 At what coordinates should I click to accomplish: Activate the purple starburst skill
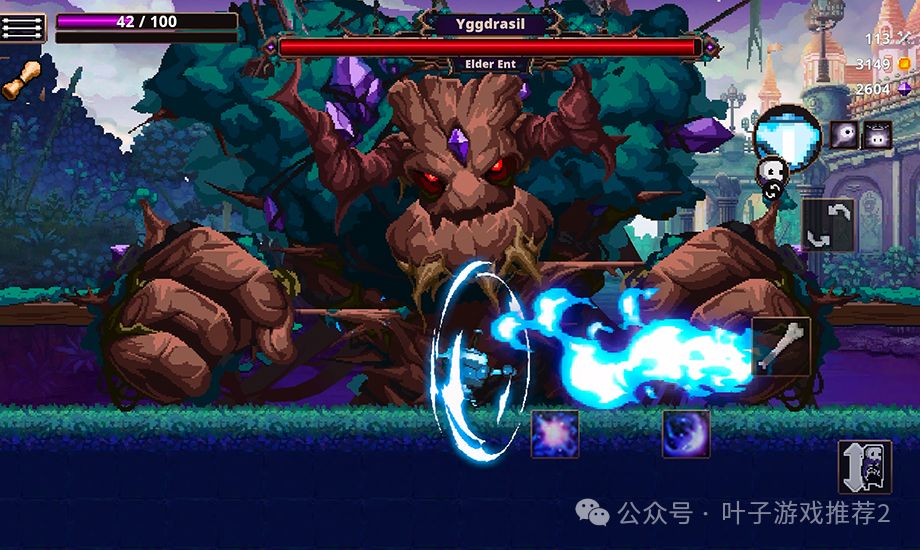(555, 434)
